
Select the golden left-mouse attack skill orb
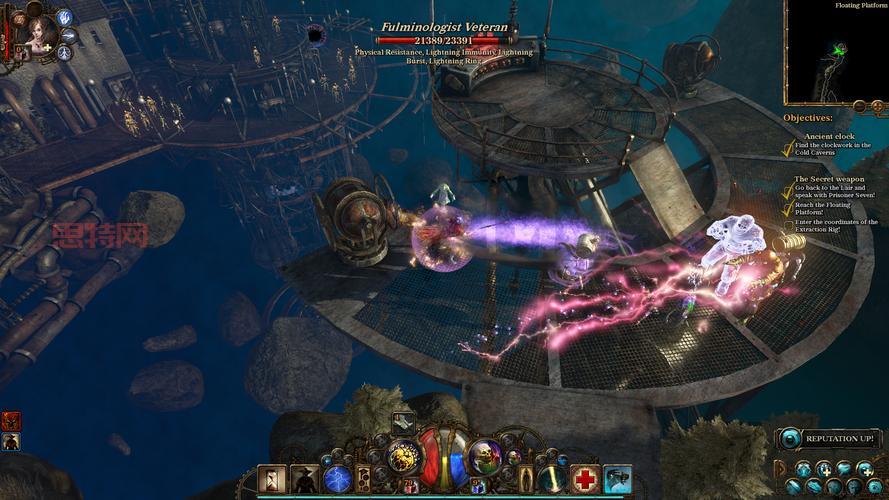coord(404,455)
